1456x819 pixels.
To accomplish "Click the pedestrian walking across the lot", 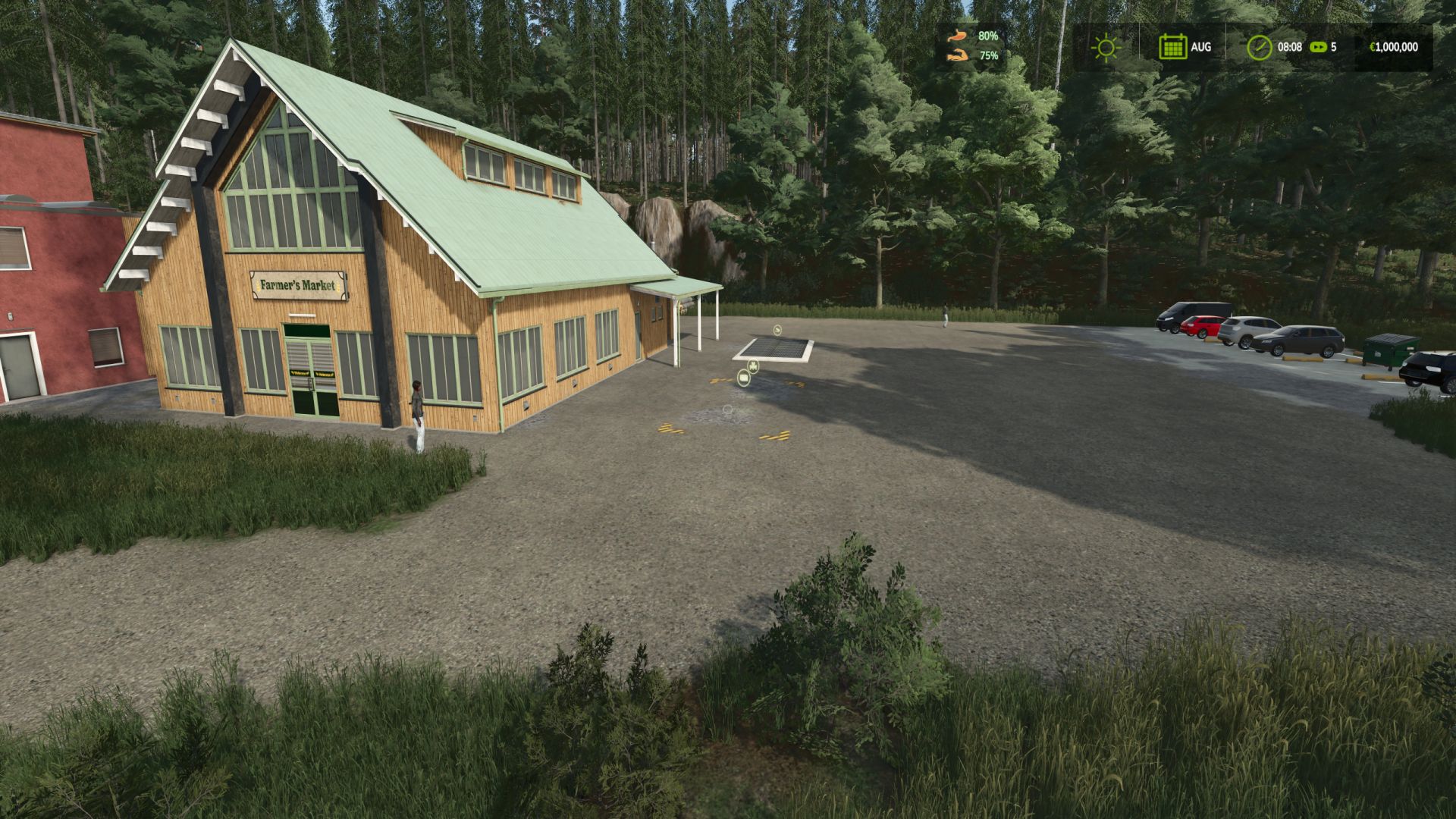I will (946, 311).
